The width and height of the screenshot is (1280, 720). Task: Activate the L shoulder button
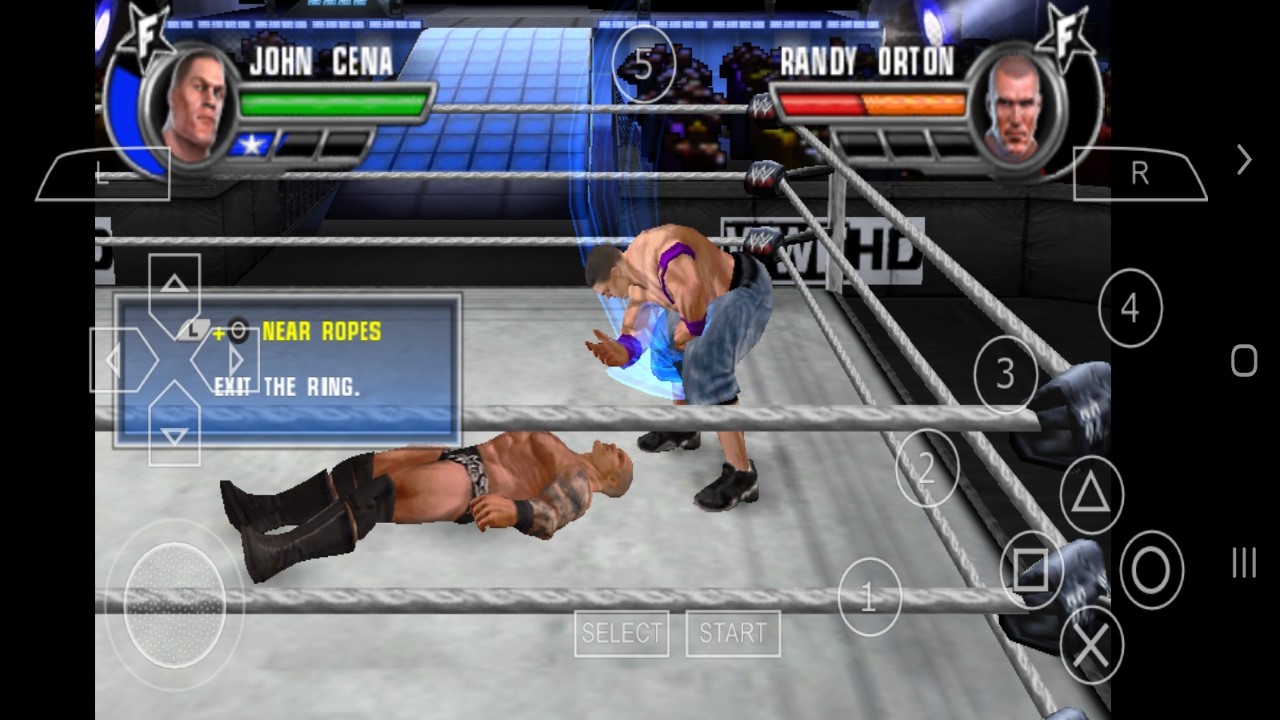(x=103, y=175)
